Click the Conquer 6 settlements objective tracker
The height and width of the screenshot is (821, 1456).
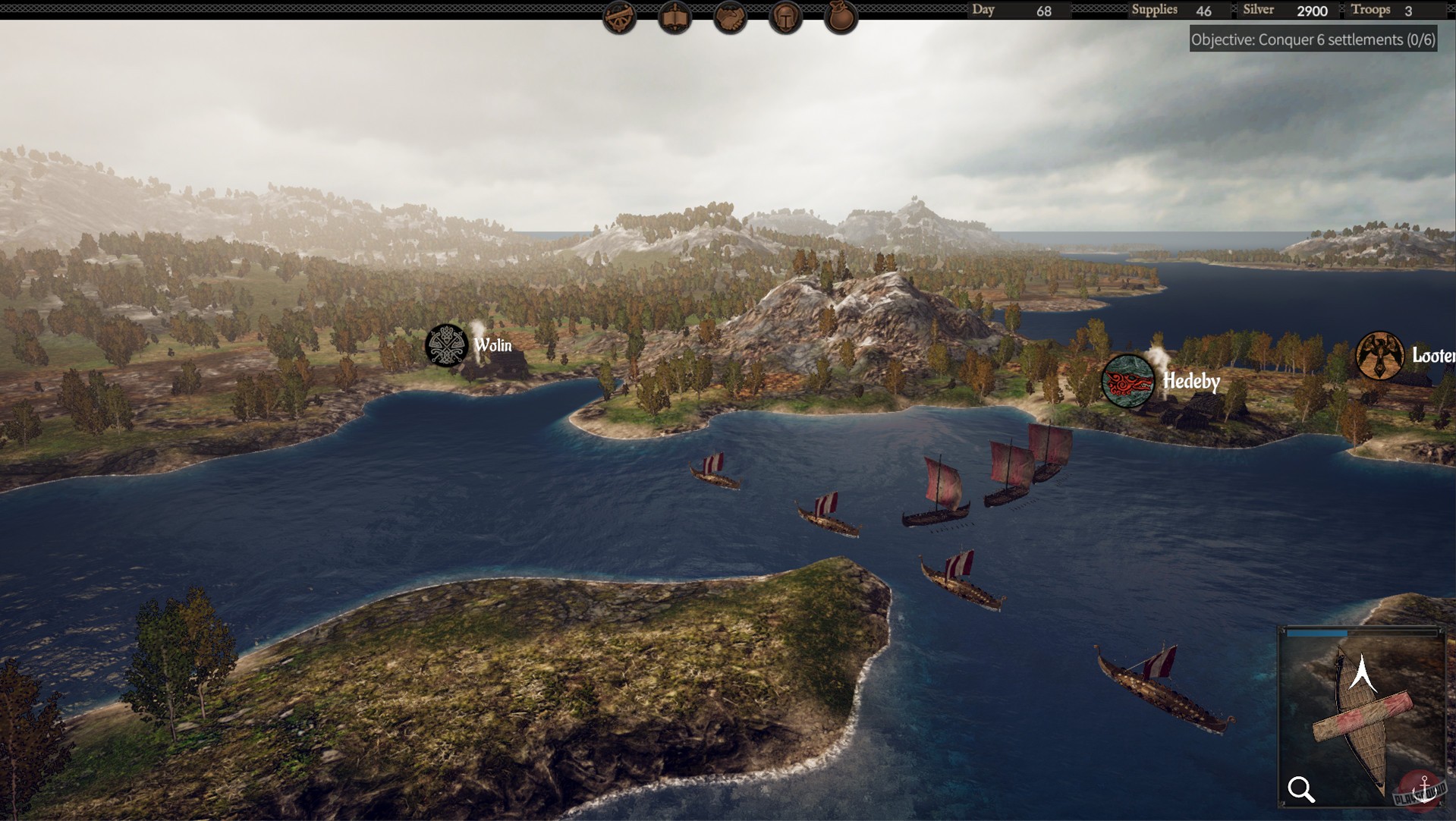click(1313, 39)
